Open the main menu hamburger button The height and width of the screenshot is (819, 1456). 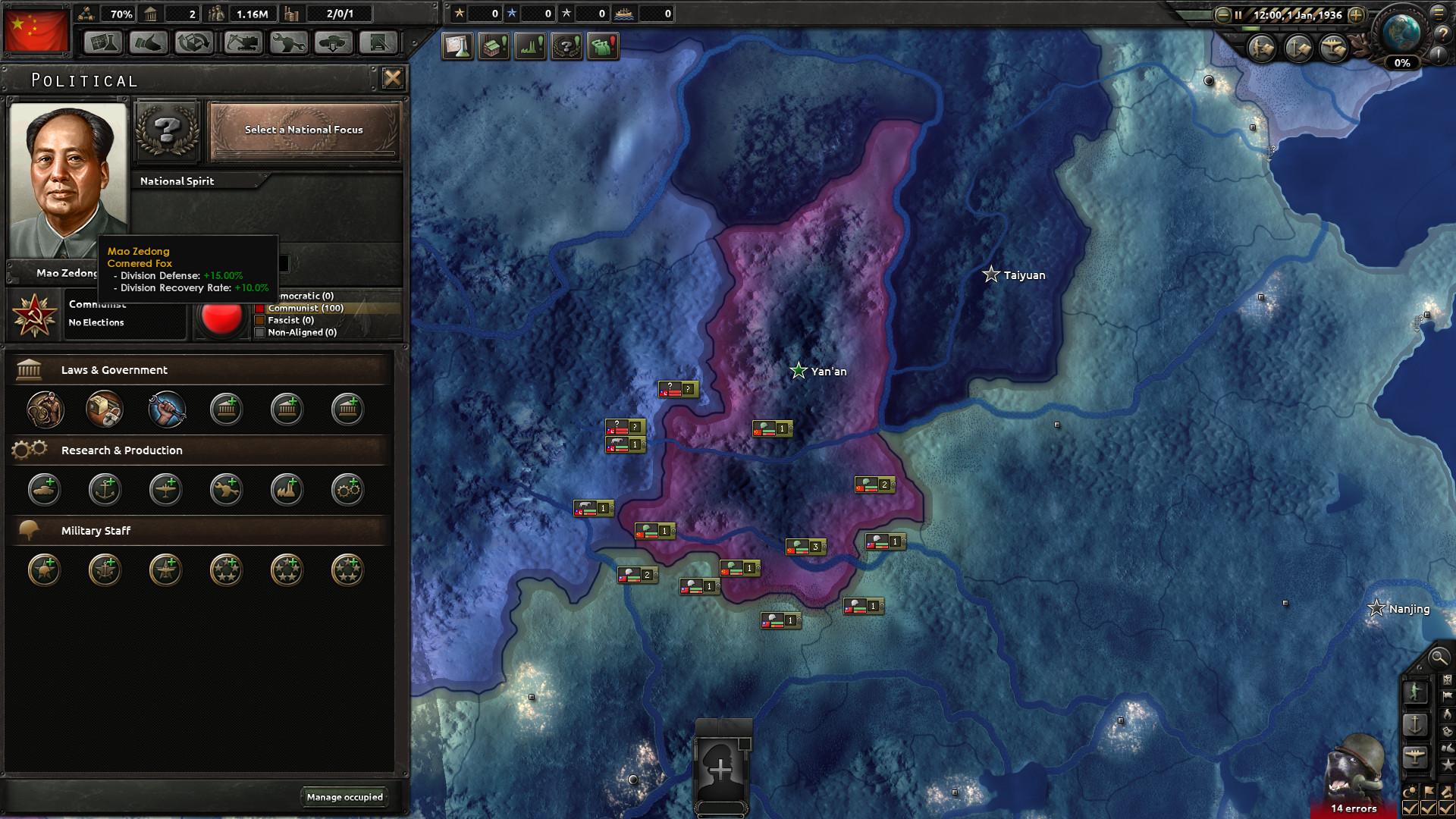pyautogui.click(x=1439, y=13)
